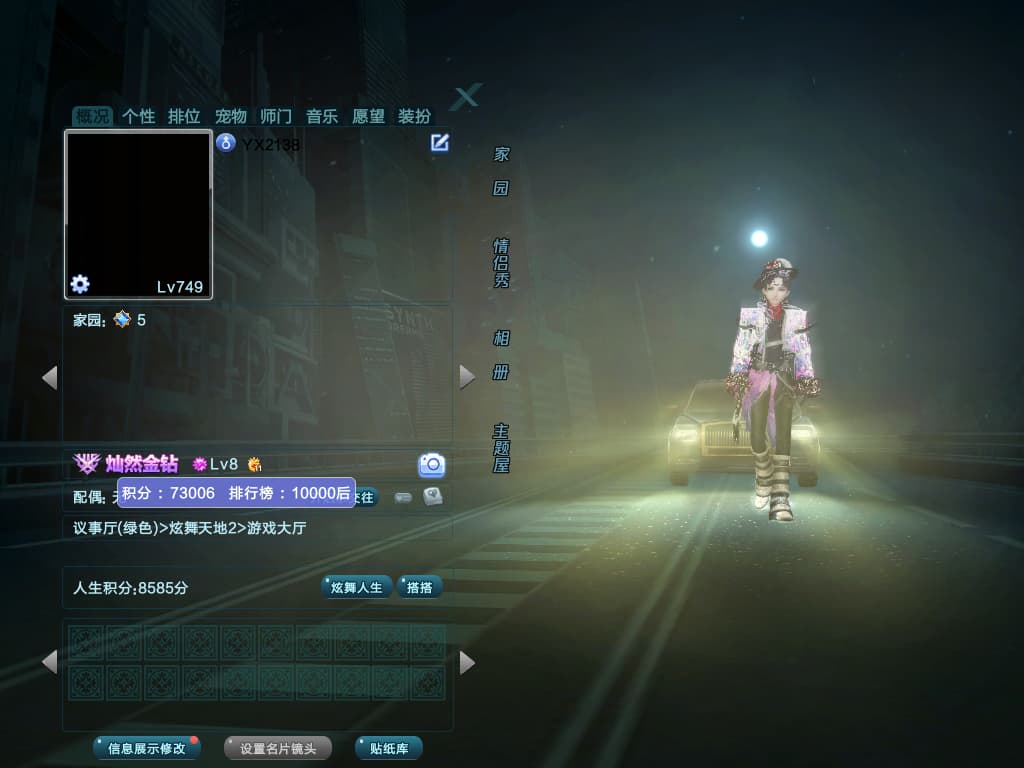Click the blue camera icon
Screen dimensions: 1024x768
pyautogui.click(x=431, y=464)
